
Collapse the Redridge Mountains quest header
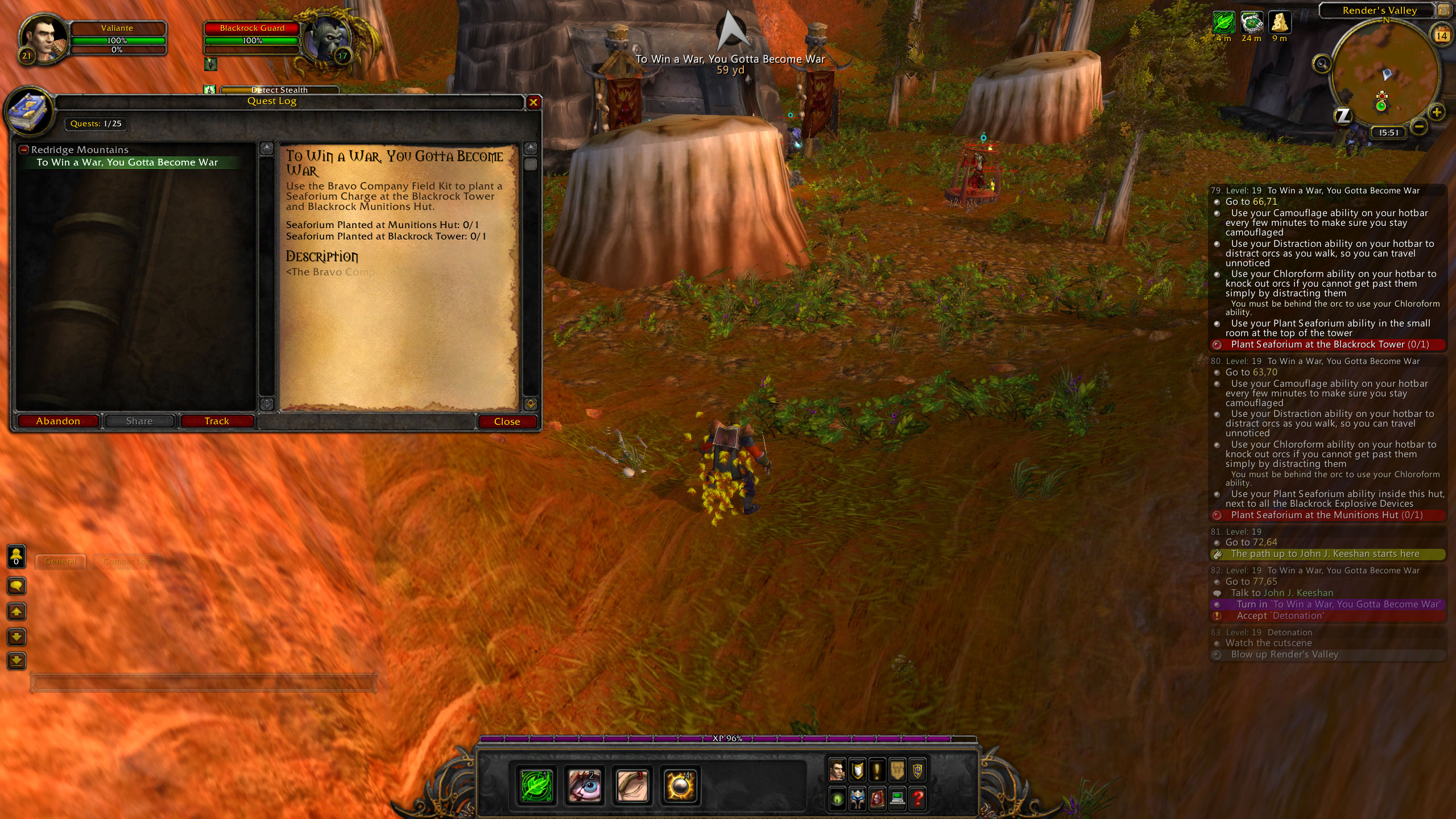pyautogui.click(x=23, y=149)
